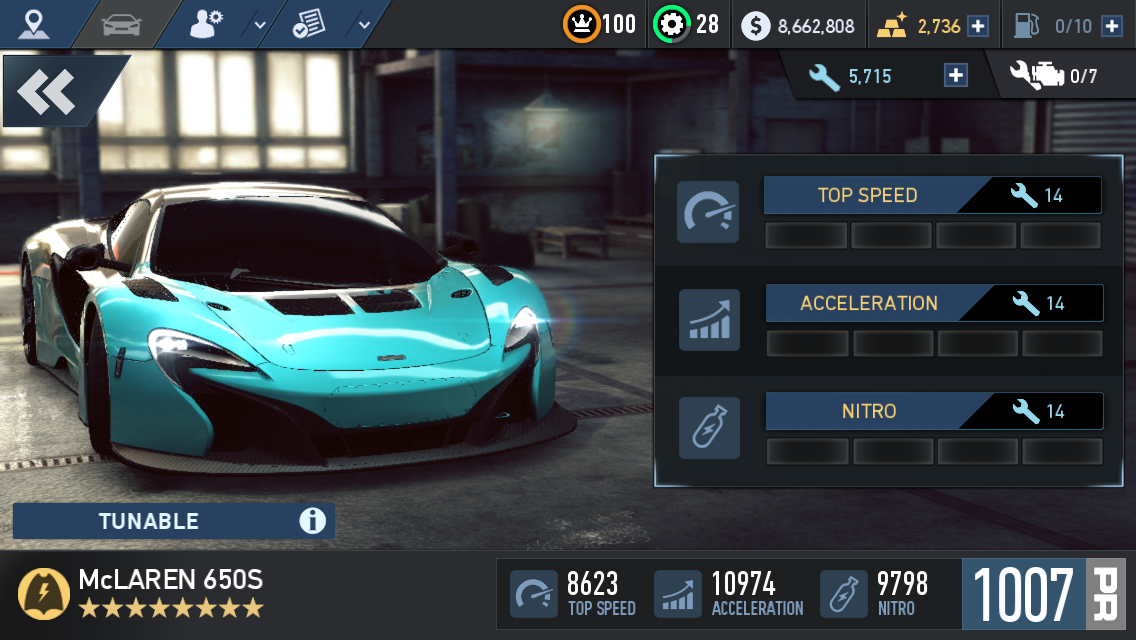Open the crown level 100 indicator
The height and width of the screenshot is (640, 1136).
click(600, 25)
